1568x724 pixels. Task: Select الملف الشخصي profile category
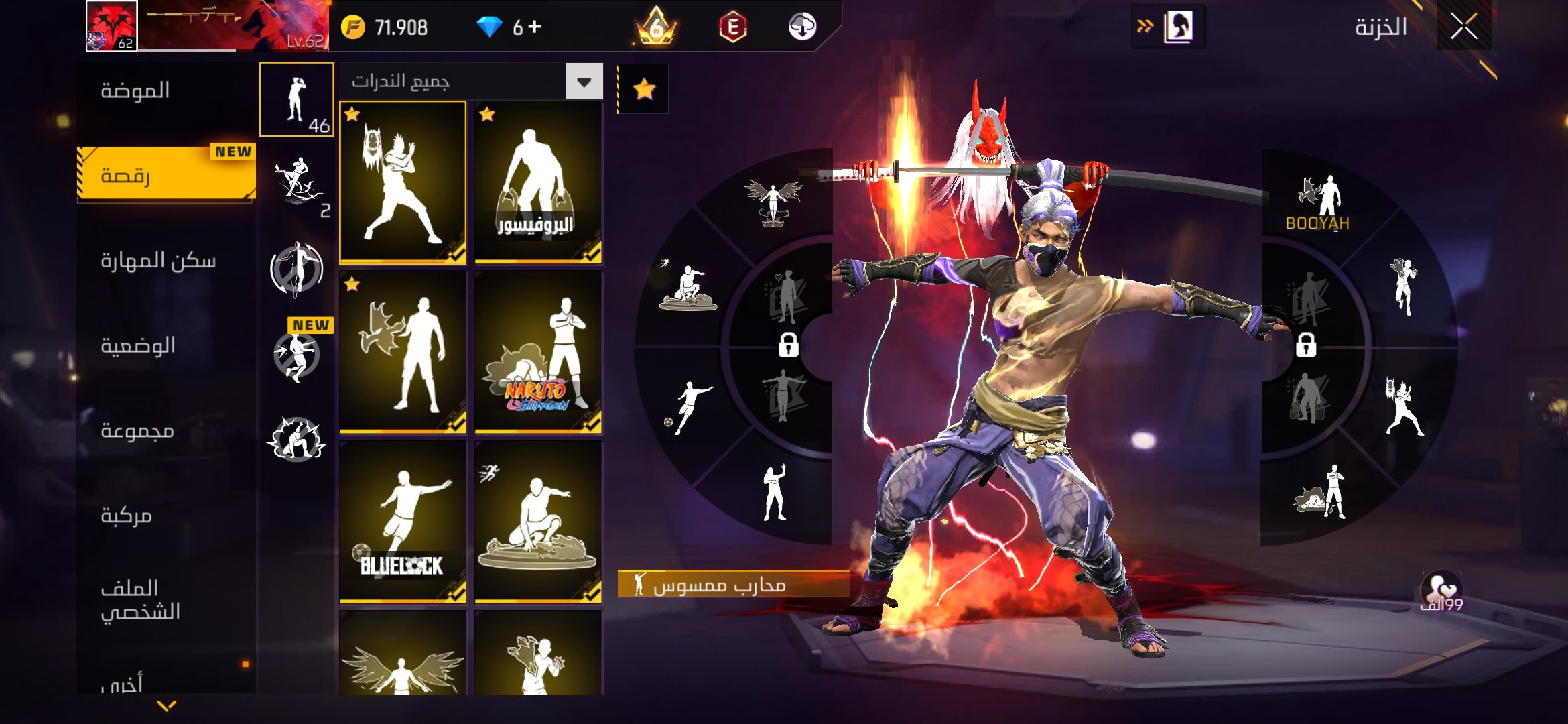point(140,600)
